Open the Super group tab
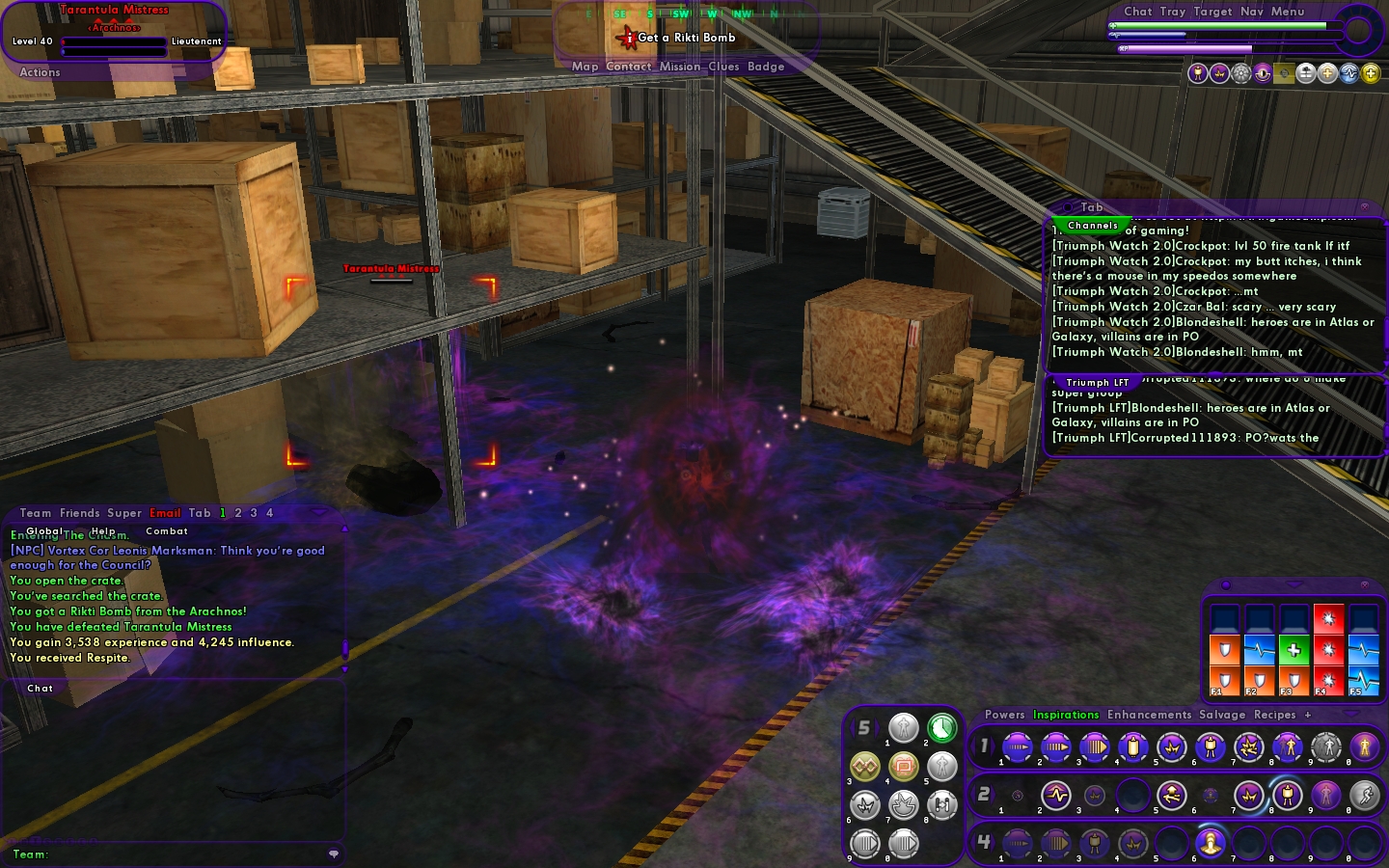Screen dimensions: 1389x868 coord(124,513)
